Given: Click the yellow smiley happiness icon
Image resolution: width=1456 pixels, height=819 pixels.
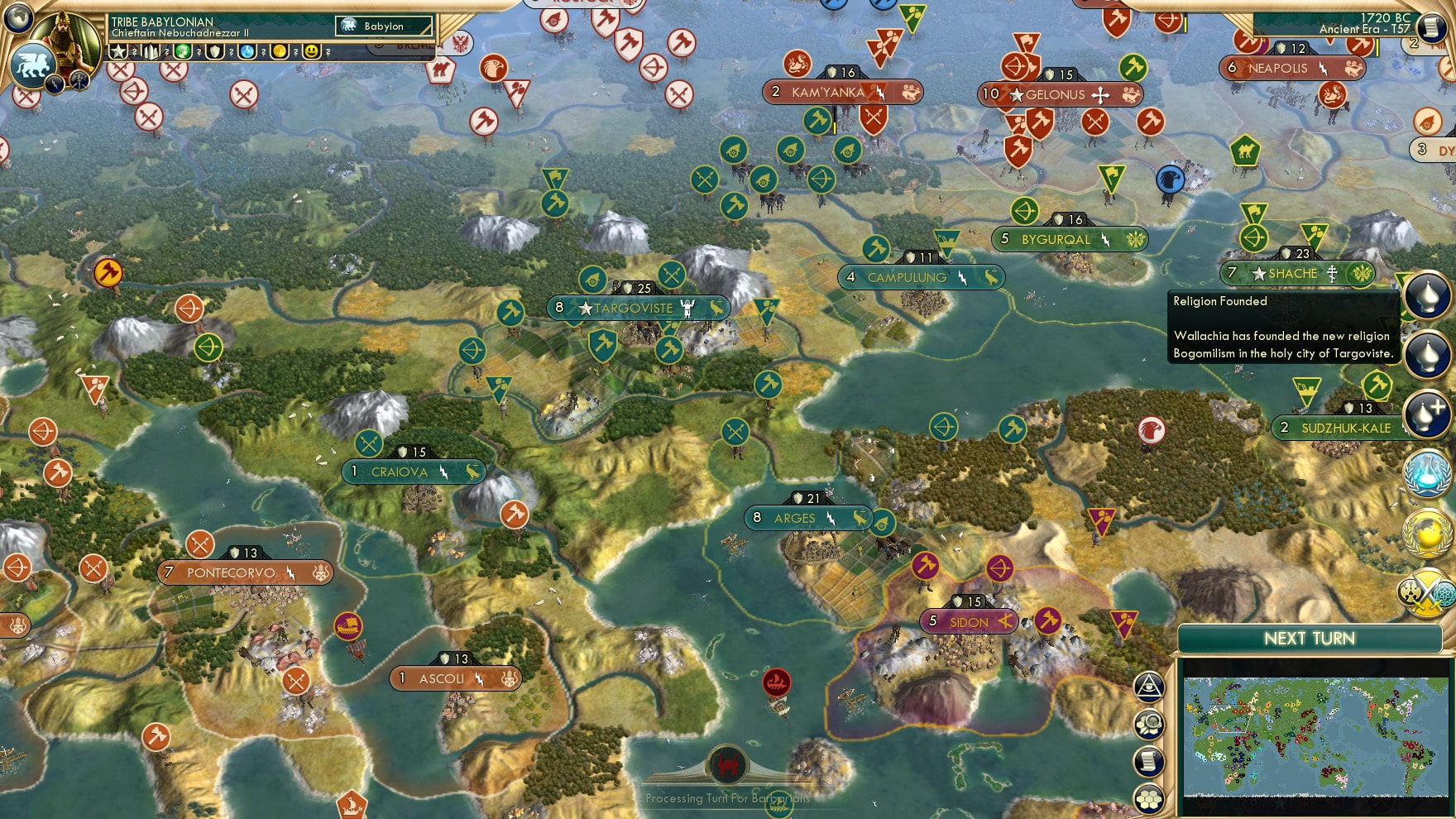Looking at the screenshot, I should (311, 51).
